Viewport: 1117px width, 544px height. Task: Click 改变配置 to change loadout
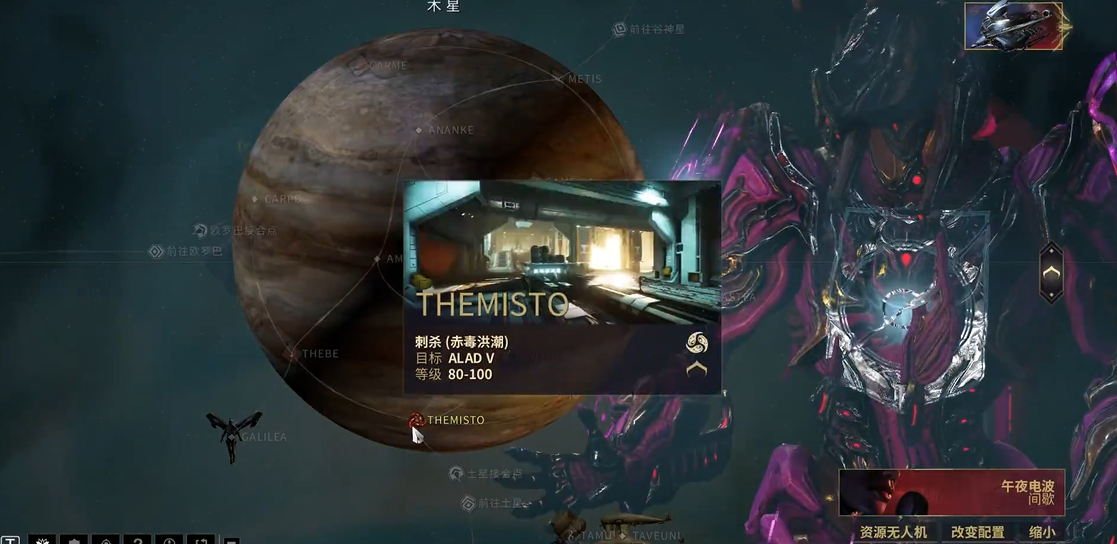click(977, 532)
